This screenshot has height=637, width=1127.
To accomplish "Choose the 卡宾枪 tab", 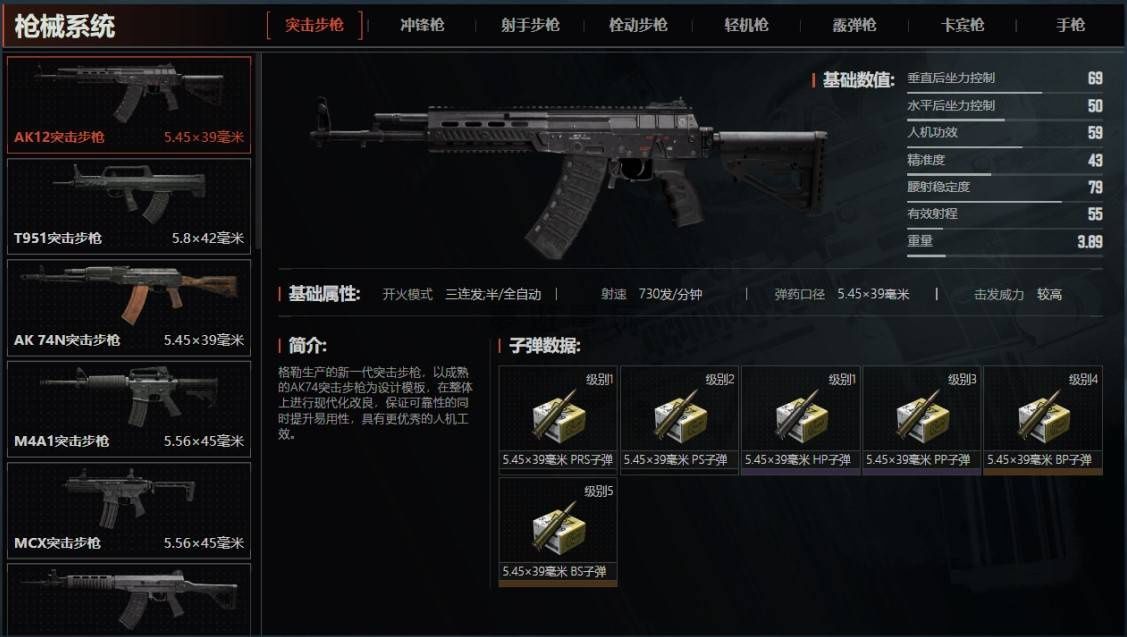I will [x=962, y=25].
